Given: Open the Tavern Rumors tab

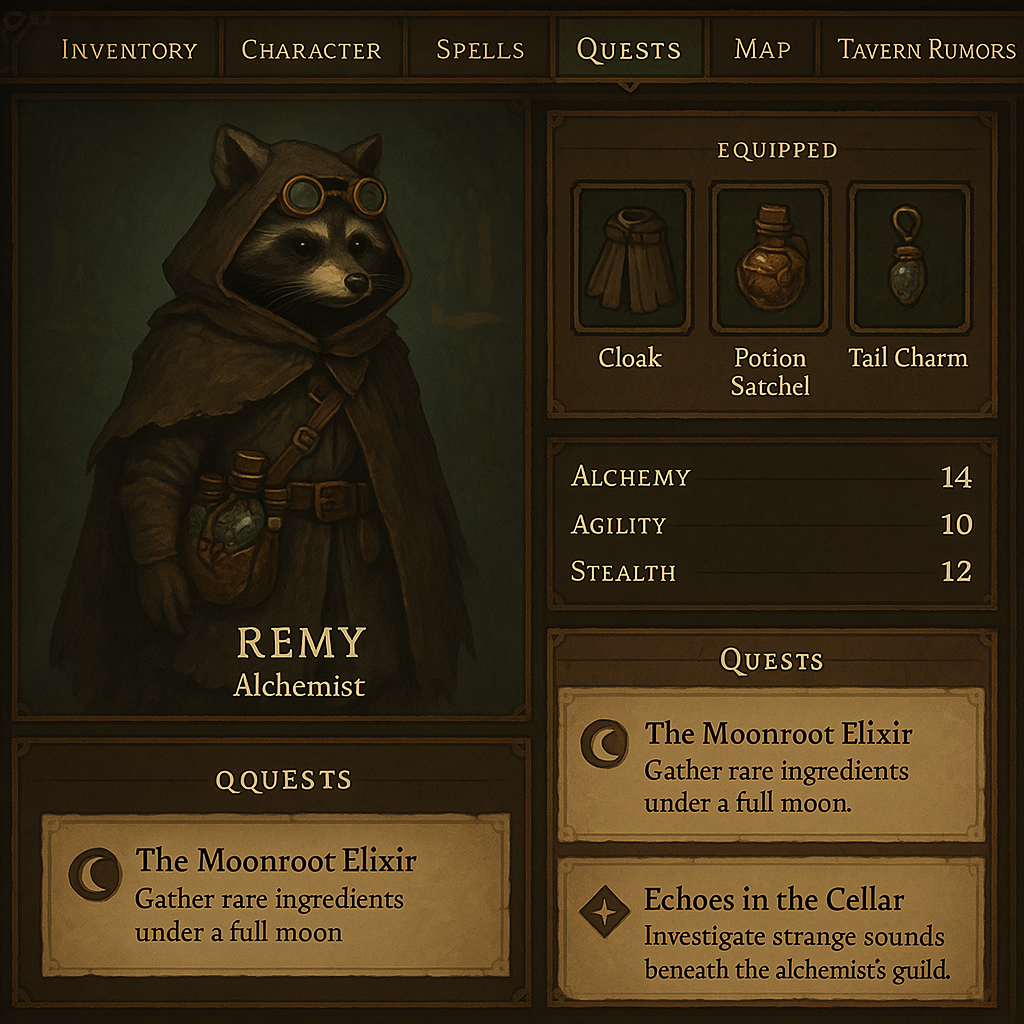Looking at the screenshot, I should click(926, 49).
